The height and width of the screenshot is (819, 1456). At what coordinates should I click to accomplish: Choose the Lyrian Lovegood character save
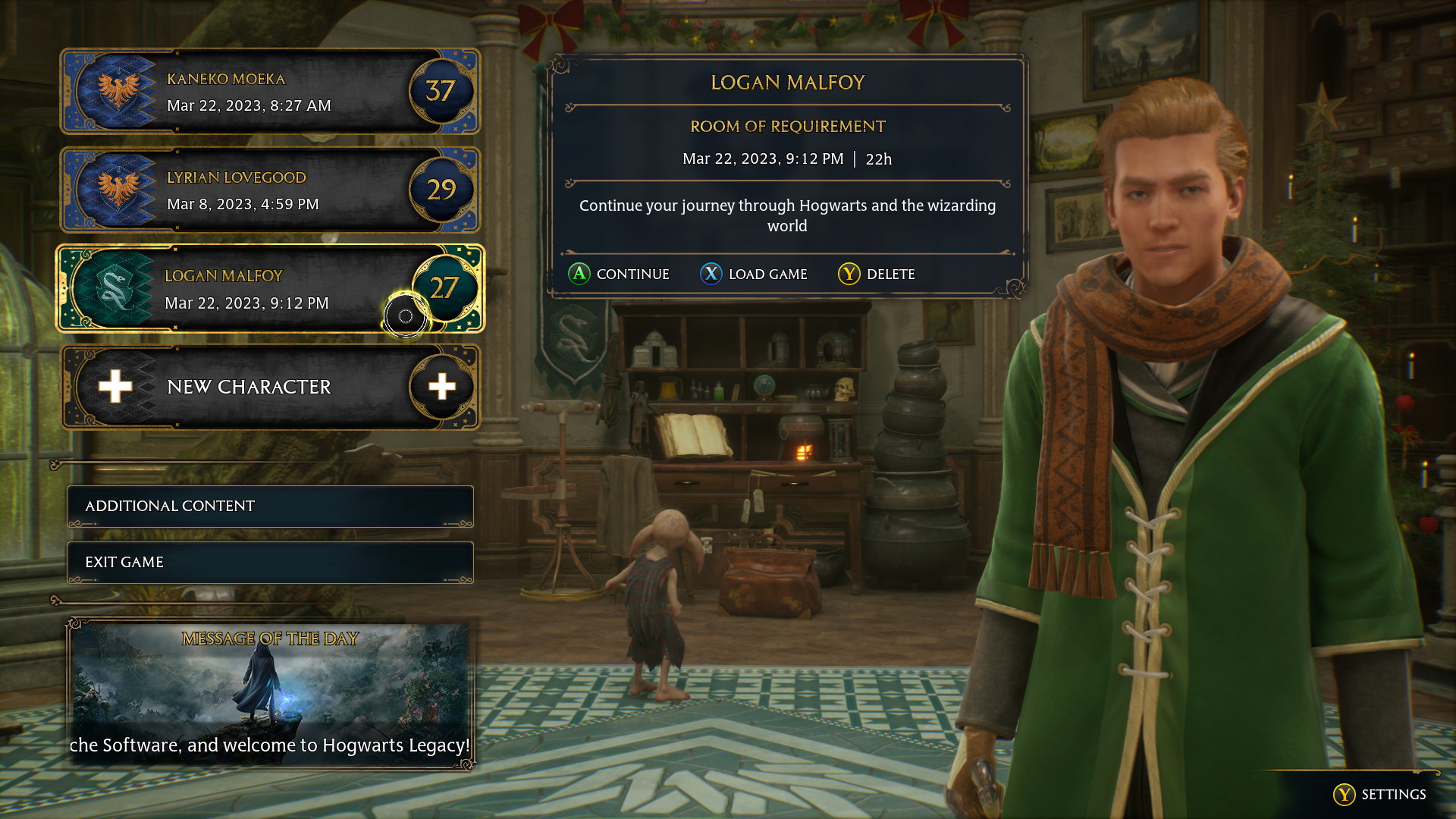270,190
